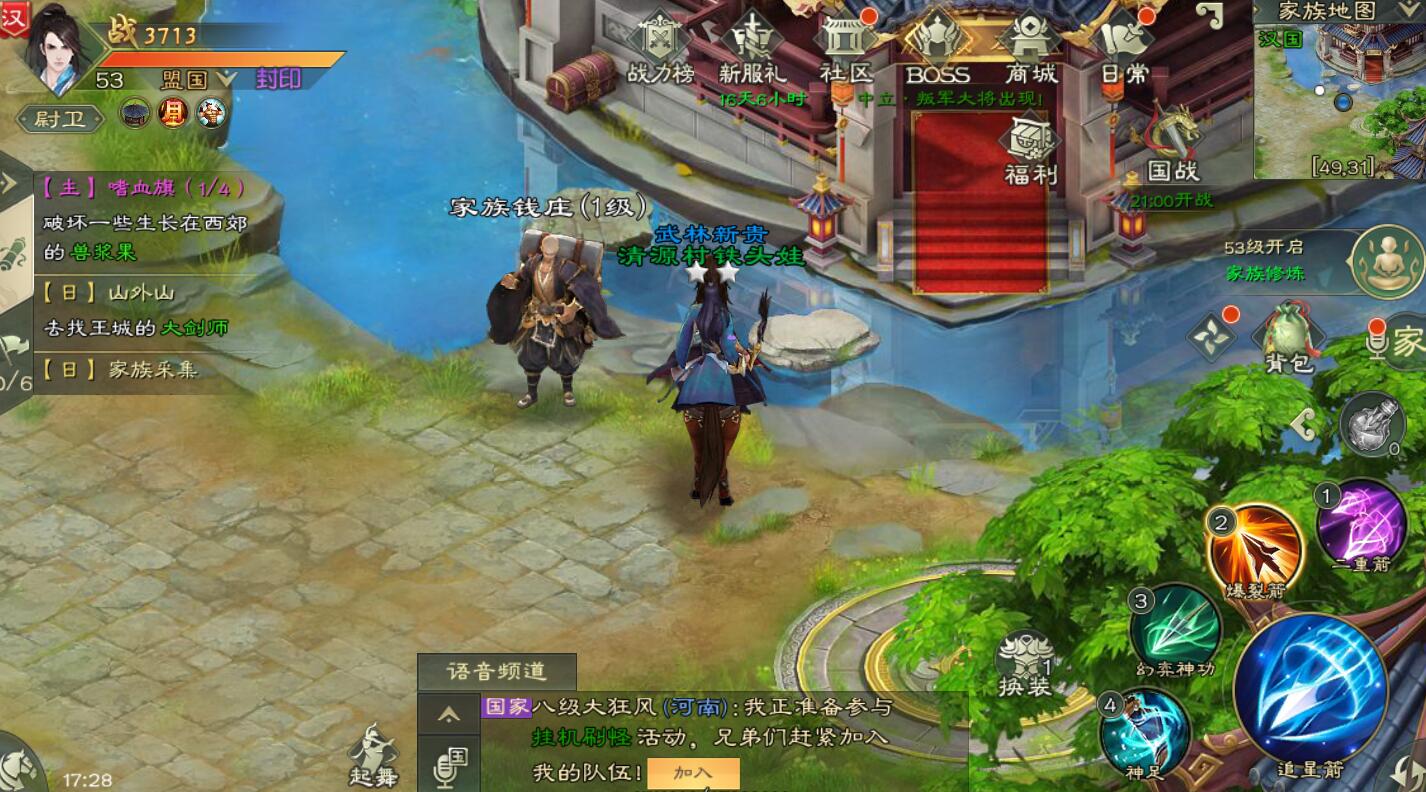Open the 商城 shop
The width and height of the screenshot is (1426, 792).
[x=1031, y=48]
